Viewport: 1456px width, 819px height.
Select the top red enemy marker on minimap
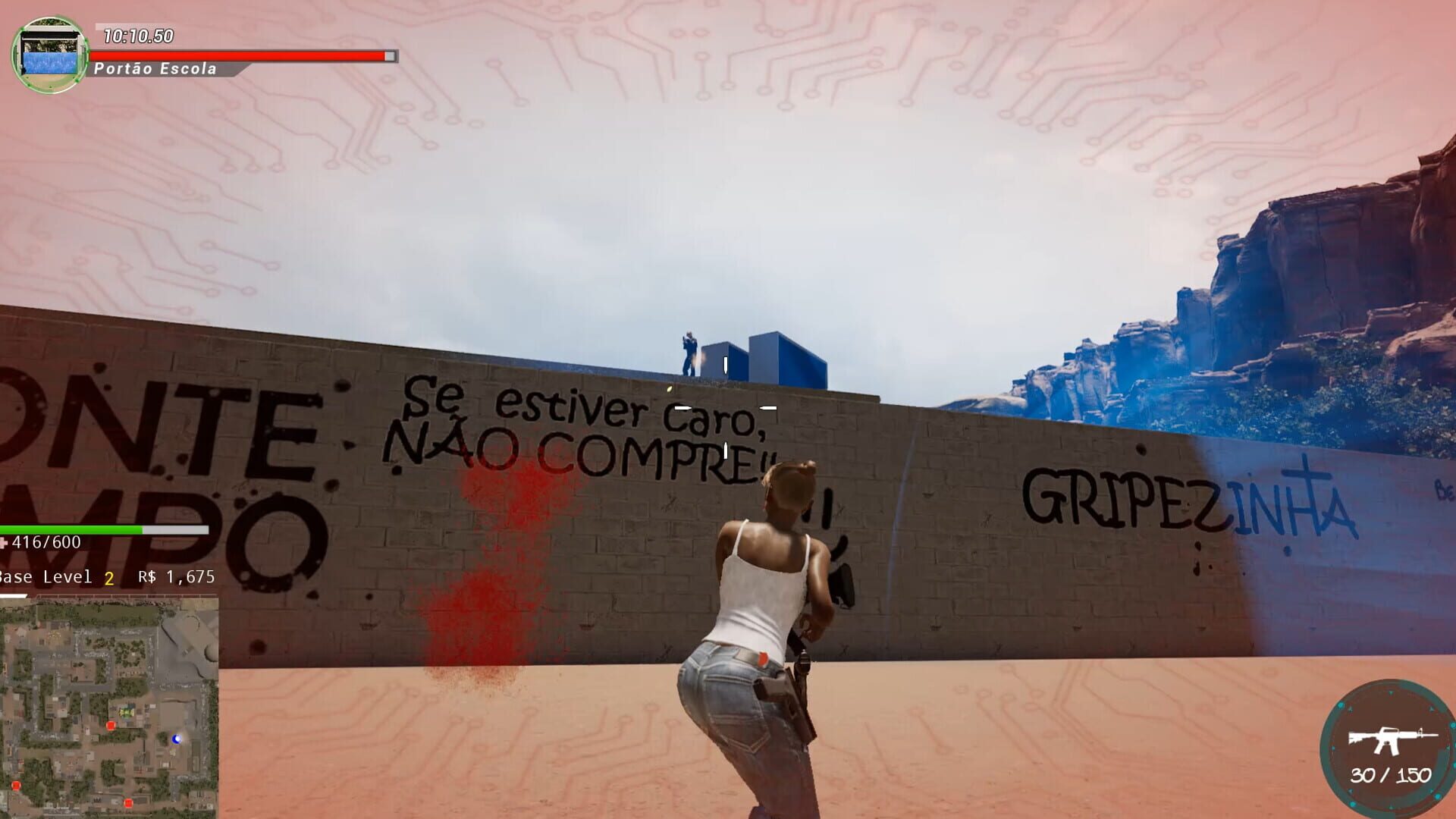point(111,725)
